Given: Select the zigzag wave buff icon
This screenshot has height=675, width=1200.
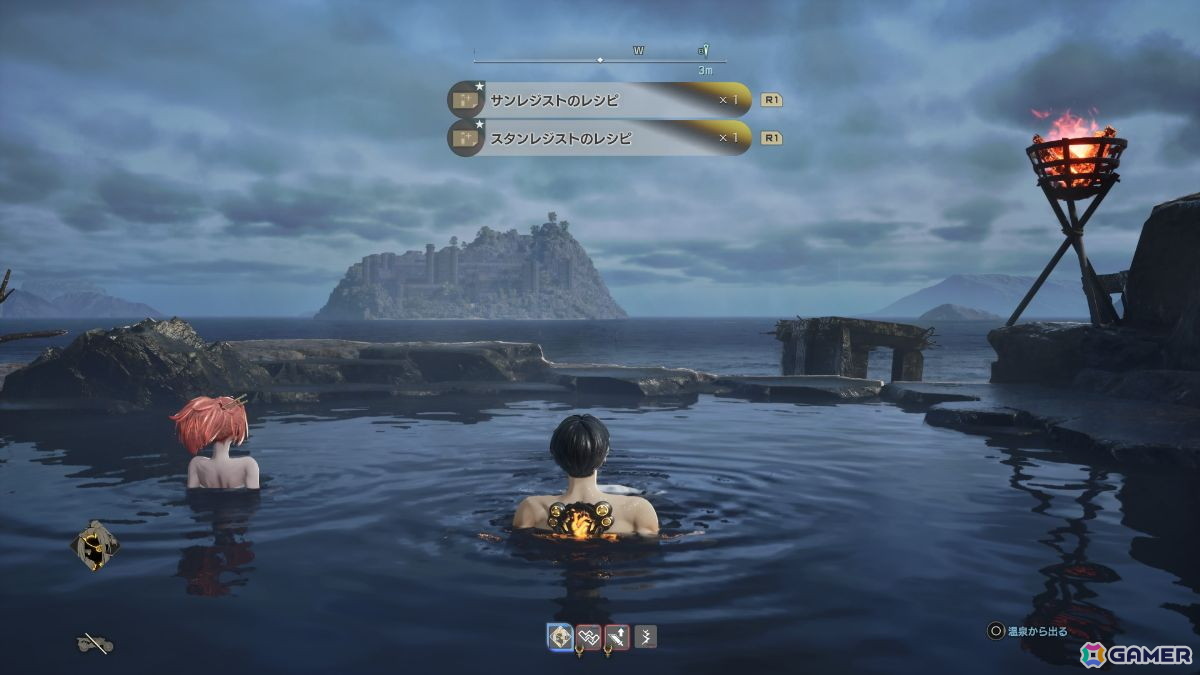Looking at the screenshot, I should [589, 636].
